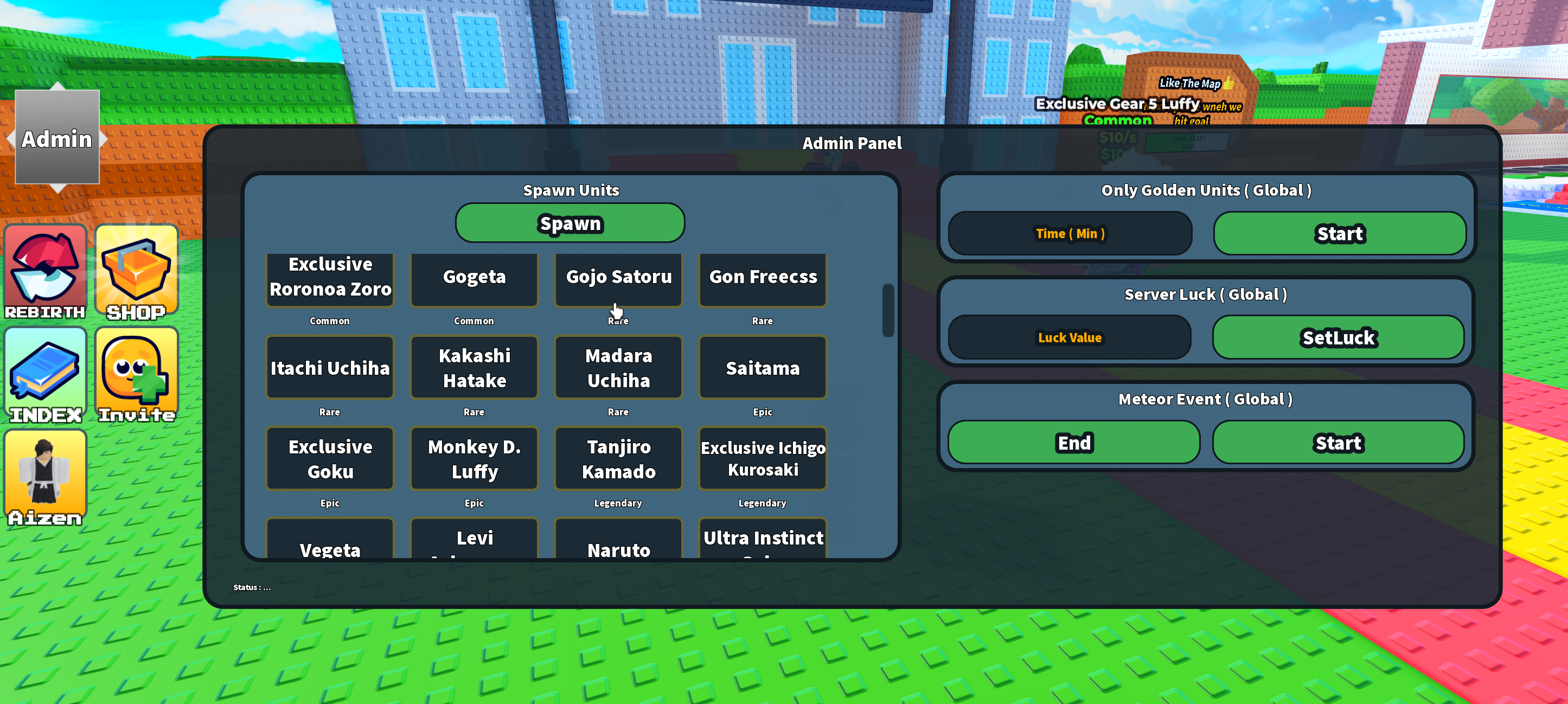Screen dimensions: 1568x704
Task: Click the Time ( Min ) input field
Action: pos(1070,234)
